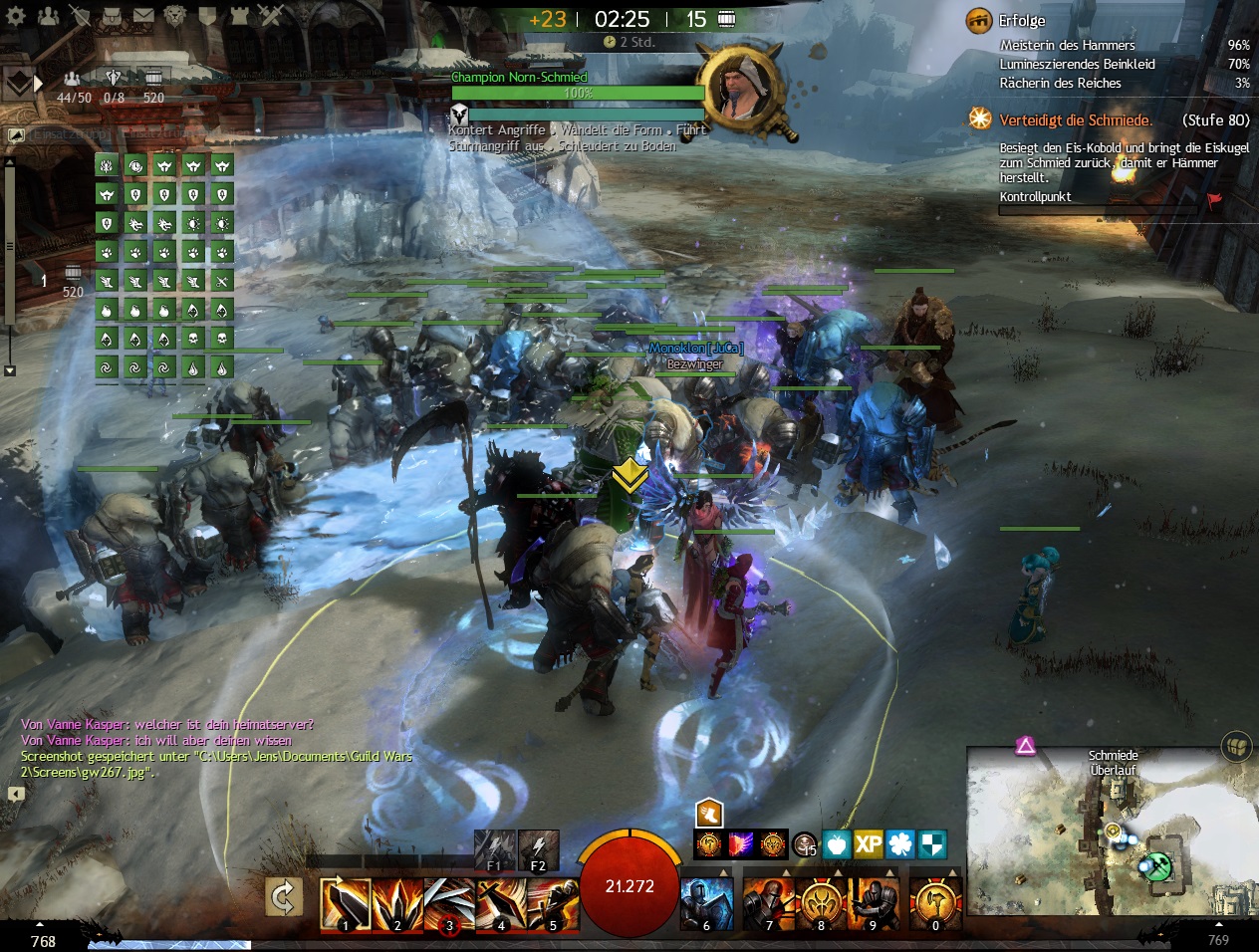This screenshot has width=1259, height=952.
Task: Select the 'Verteidigt die Schmiede' event tracker
Action: [1076, 119]
